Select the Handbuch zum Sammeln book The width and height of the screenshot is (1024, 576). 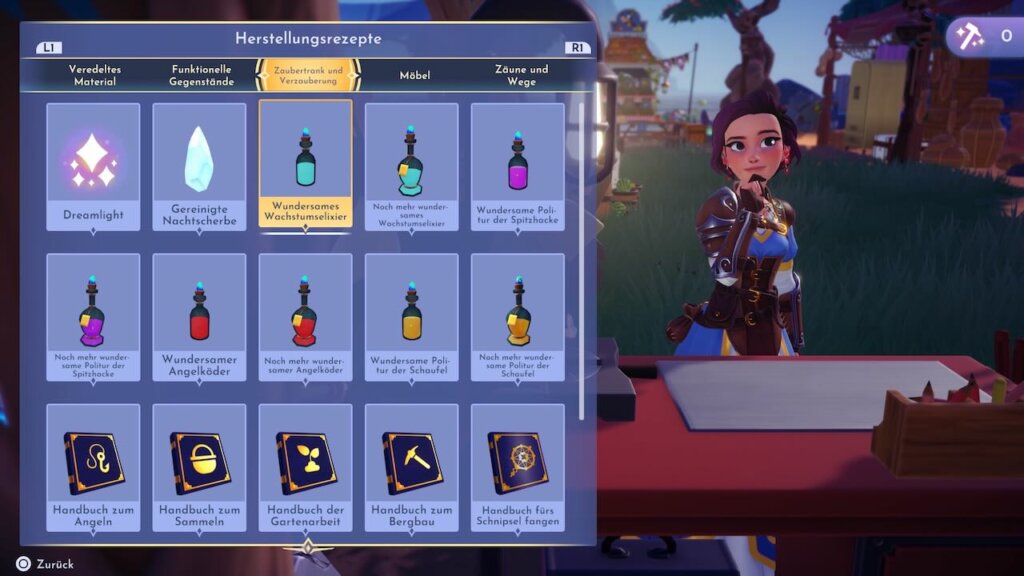199,467
